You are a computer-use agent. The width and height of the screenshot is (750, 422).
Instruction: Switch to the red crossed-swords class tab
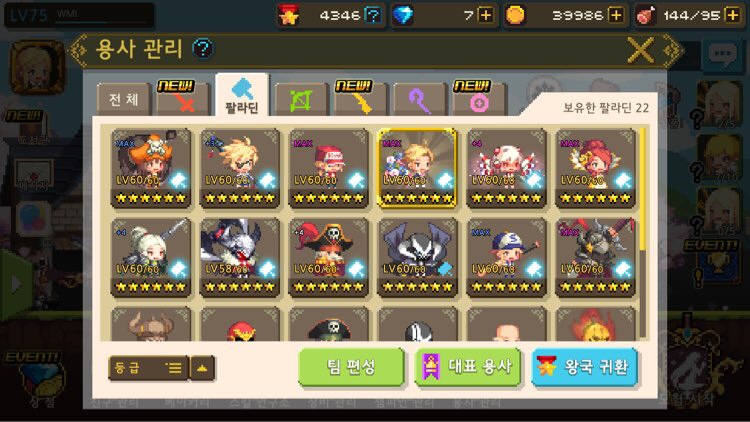(x=184, y=101)
